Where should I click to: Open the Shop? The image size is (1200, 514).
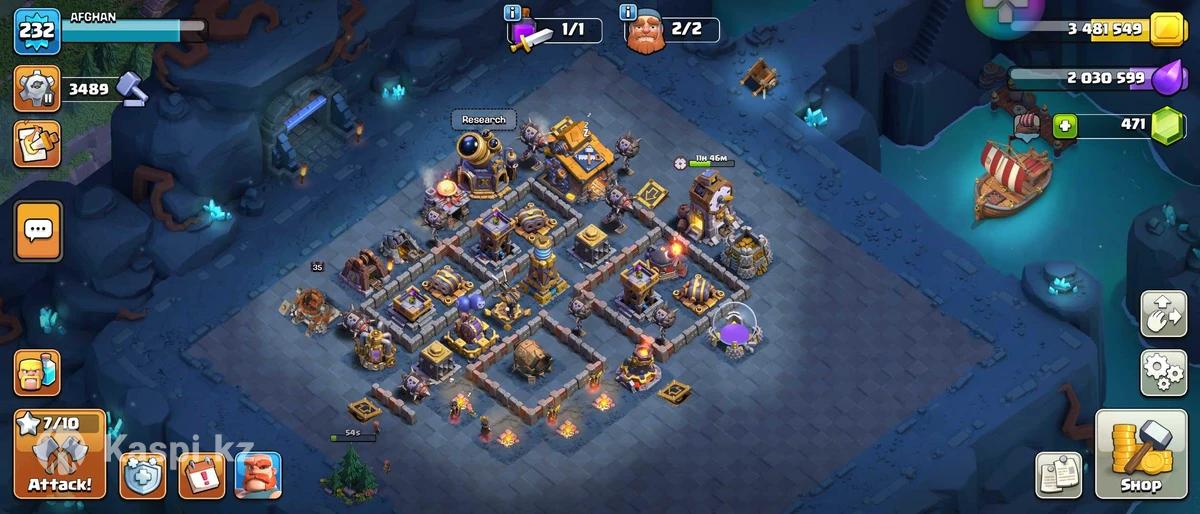click(1139, 455)
